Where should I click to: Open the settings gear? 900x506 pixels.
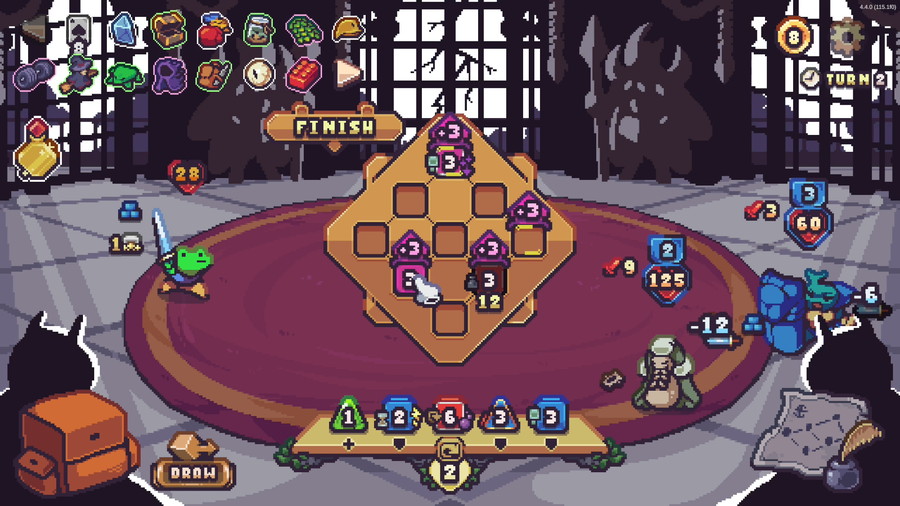pyautogui.click(x=847, y=35)
